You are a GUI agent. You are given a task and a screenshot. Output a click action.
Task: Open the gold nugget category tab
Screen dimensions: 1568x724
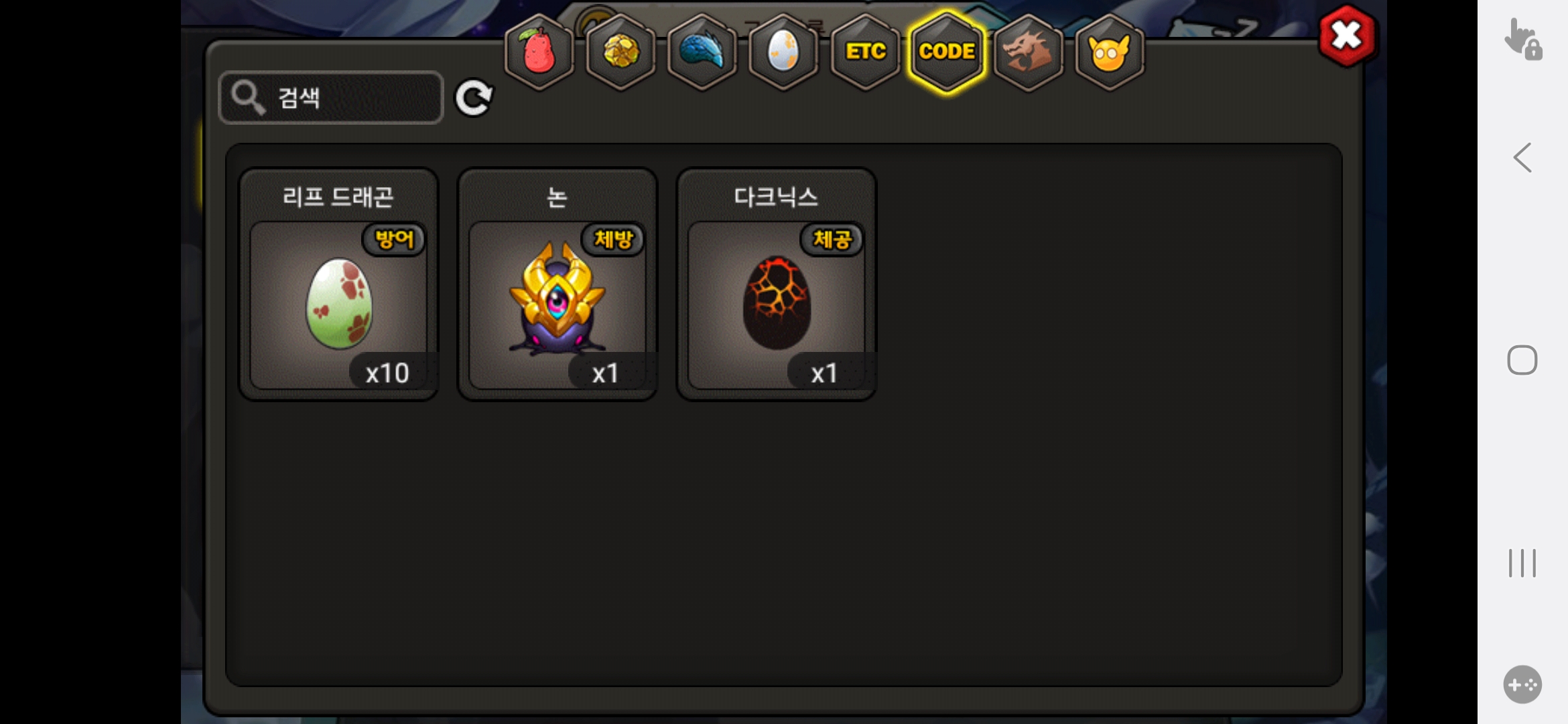pos(621,52)
